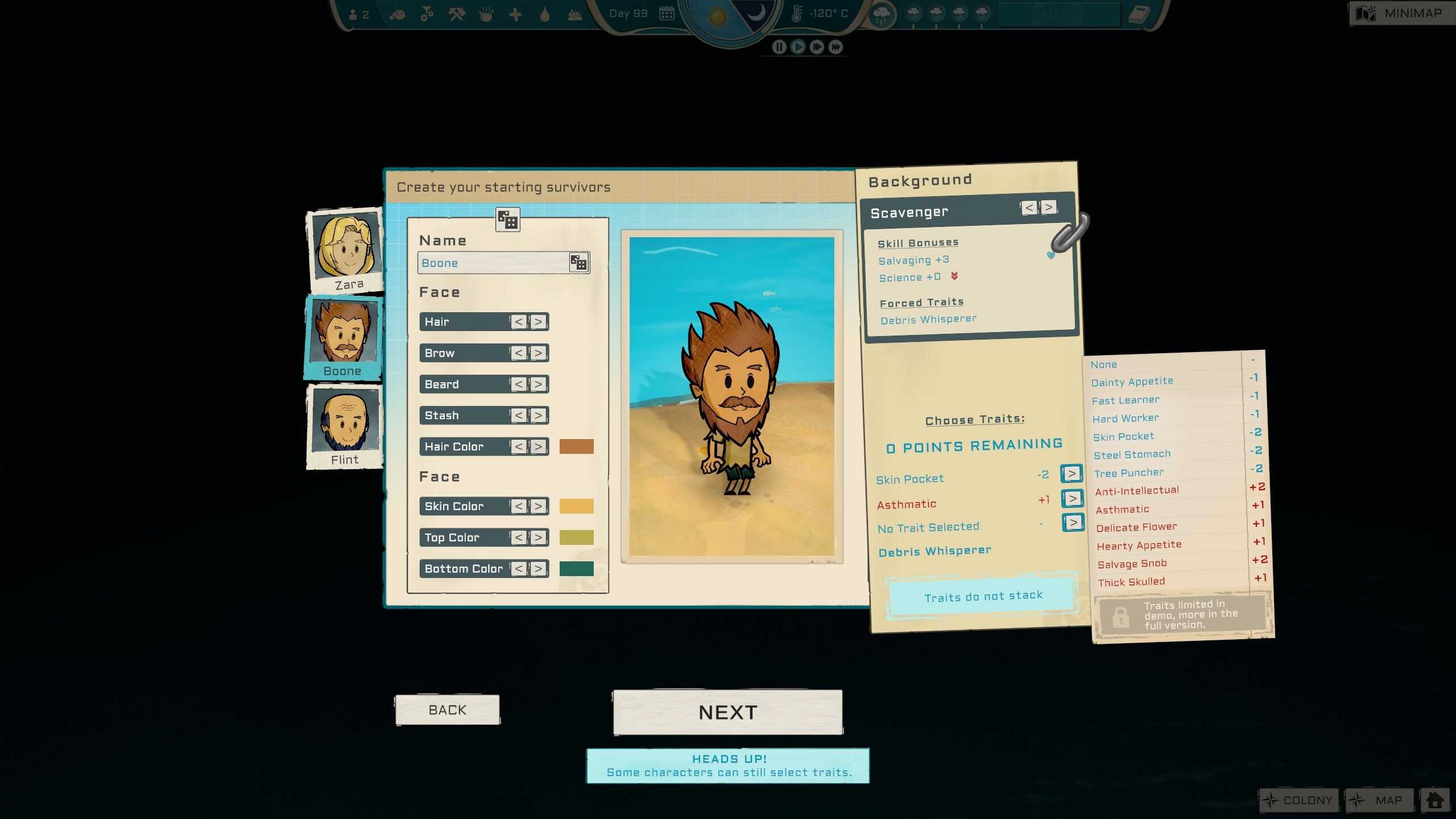Open trait list for No Trait Selected
The height and width of the screenshot is (819, 1456).
[x=1073, y=523]
